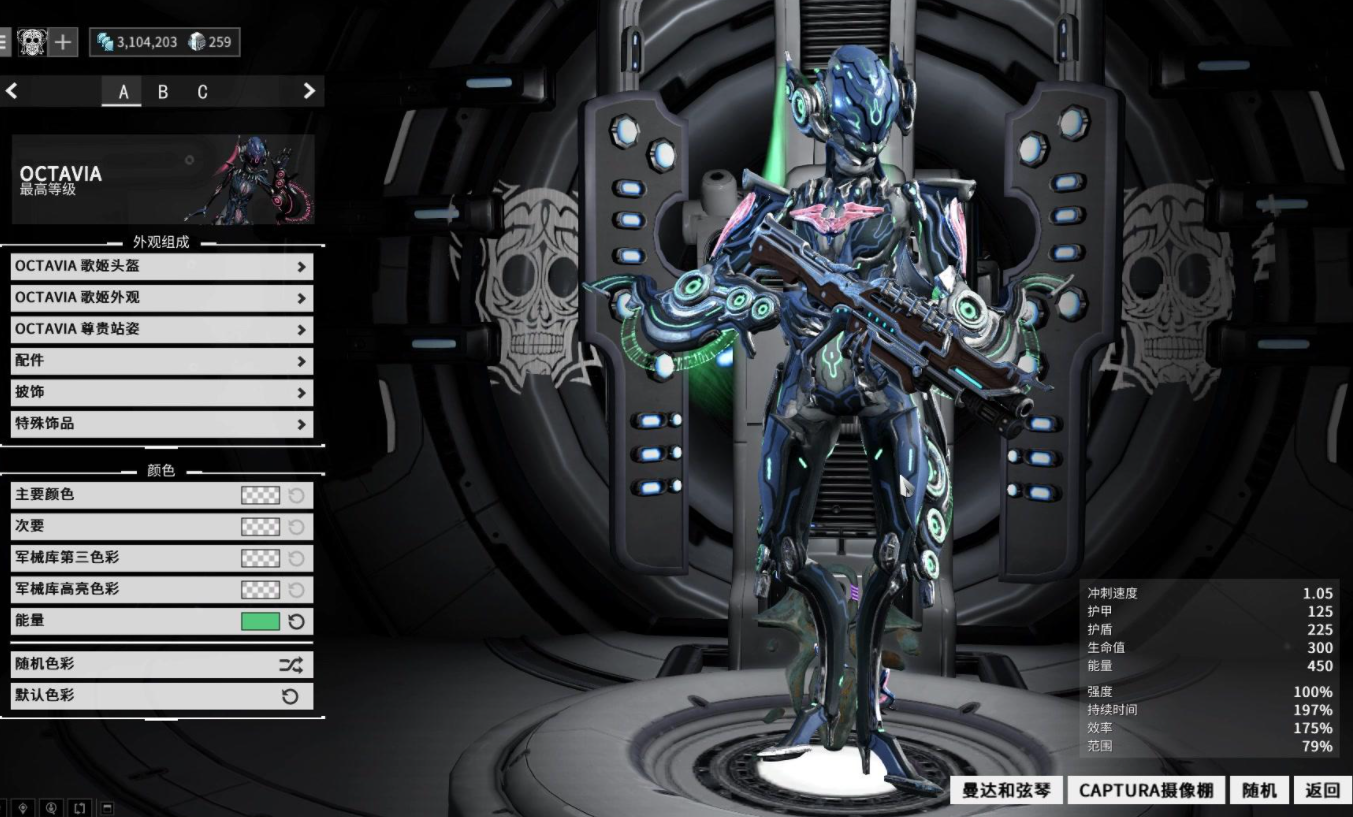This screenshot has width=1353, height=817.
Task: Apply 随机色彩 random colors
Action: pyautogui.click(x=161, y=664)
